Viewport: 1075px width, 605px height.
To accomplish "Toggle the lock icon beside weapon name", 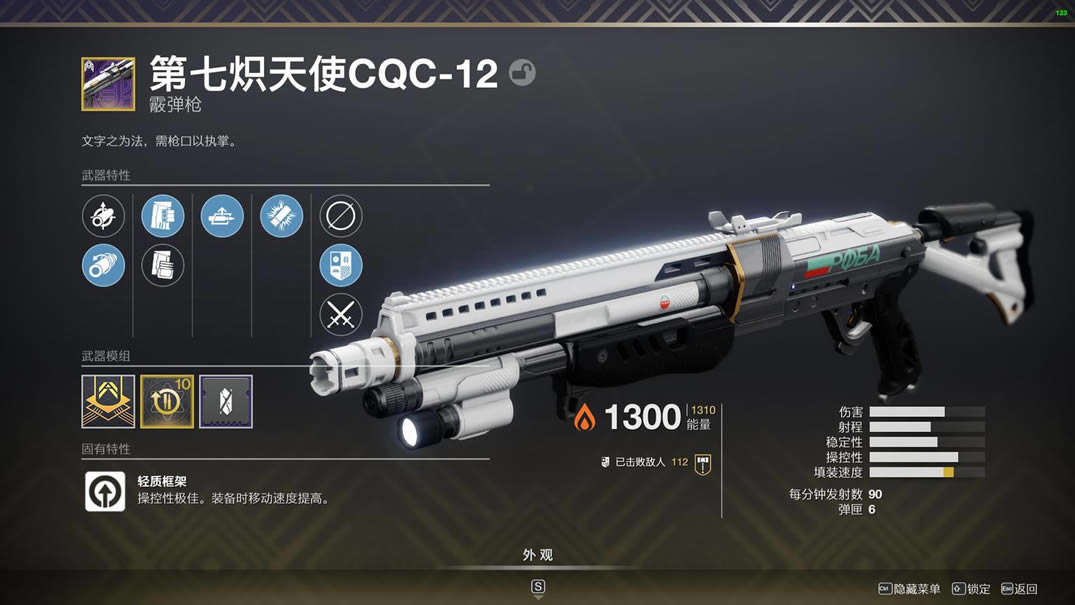I will coord(522,73).
